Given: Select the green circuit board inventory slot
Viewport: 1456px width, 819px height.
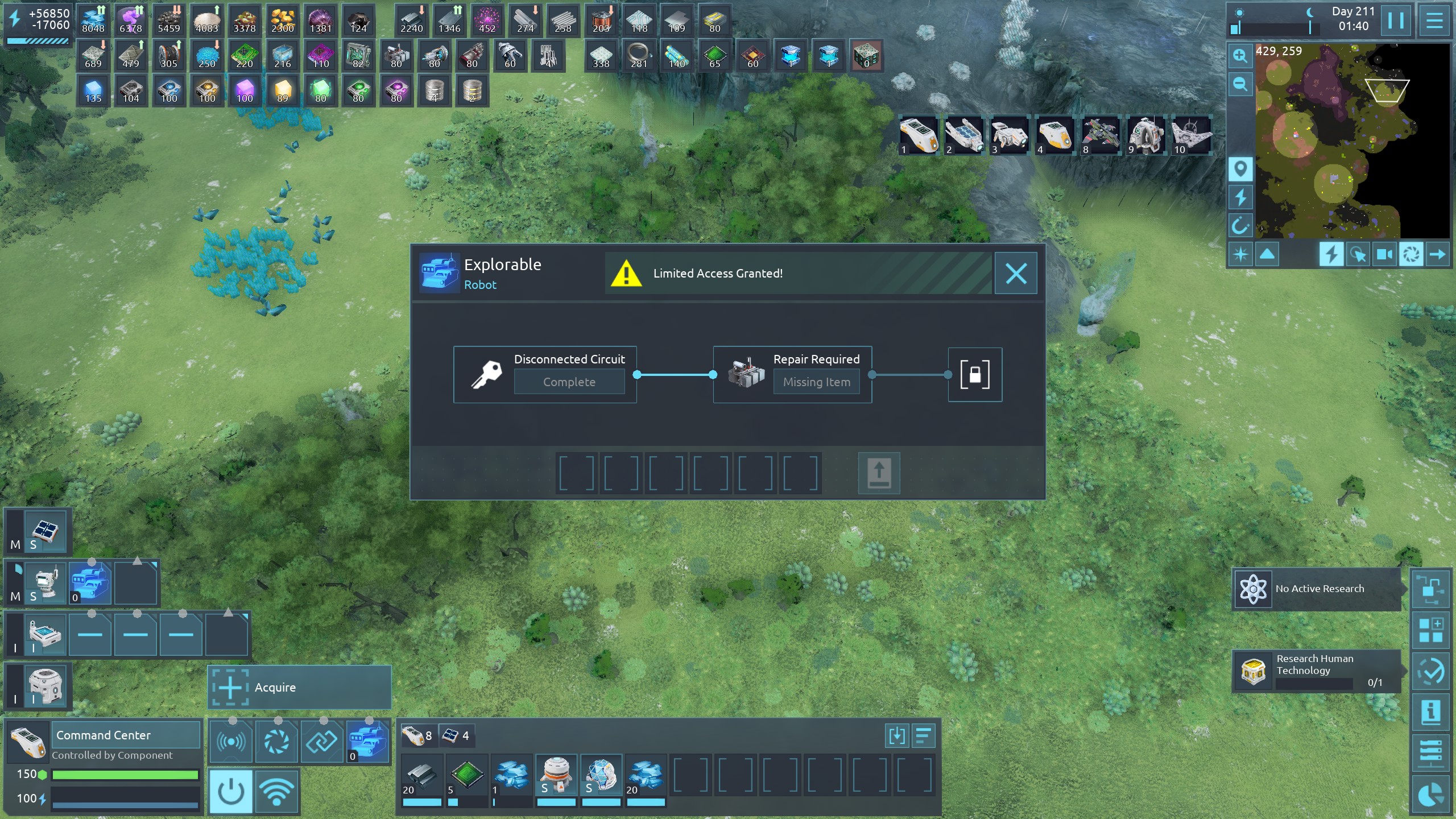Looking at the screenshot, I should click(x=466, y=775).
